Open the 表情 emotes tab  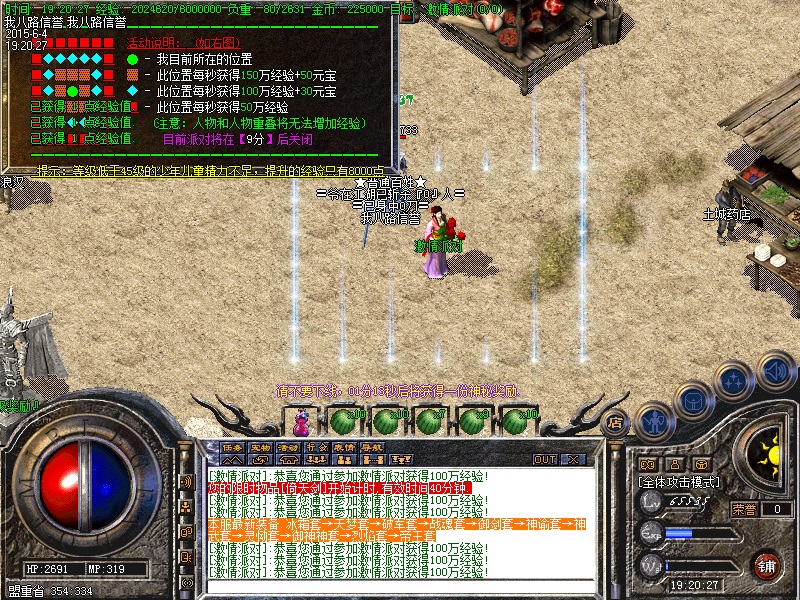345,447
